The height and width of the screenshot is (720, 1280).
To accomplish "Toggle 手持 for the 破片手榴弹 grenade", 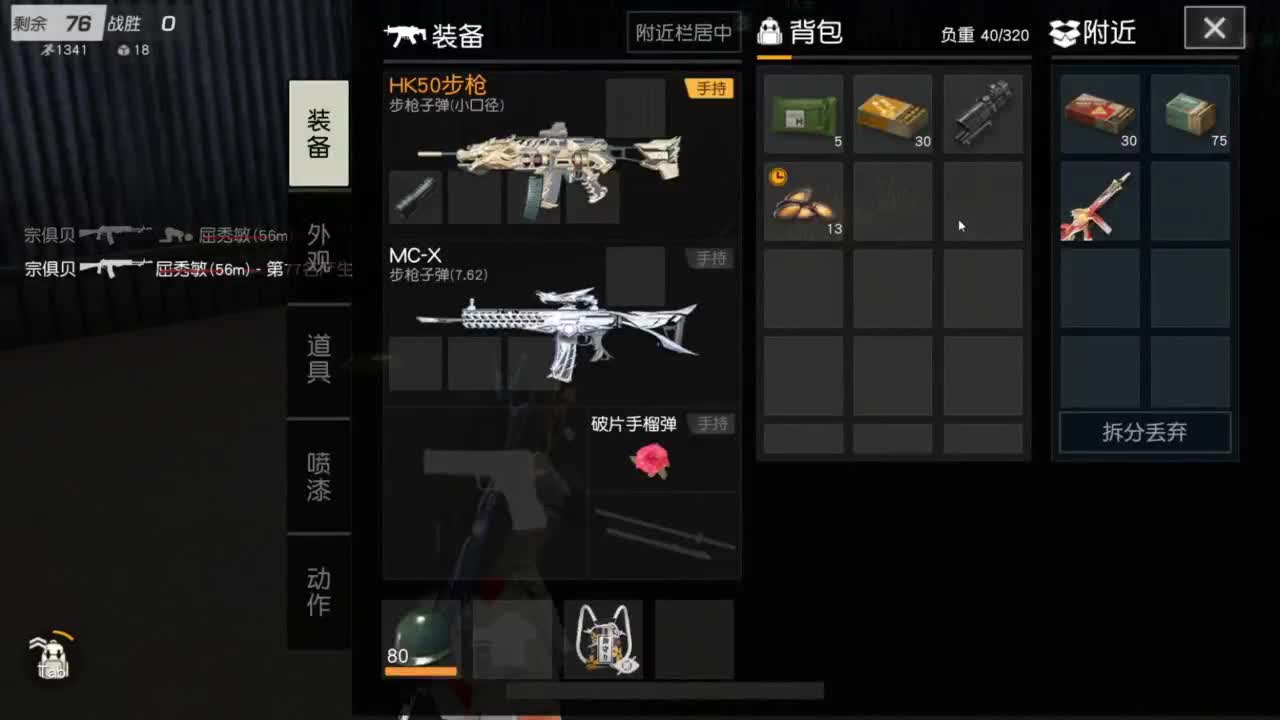I will (711, 424).
